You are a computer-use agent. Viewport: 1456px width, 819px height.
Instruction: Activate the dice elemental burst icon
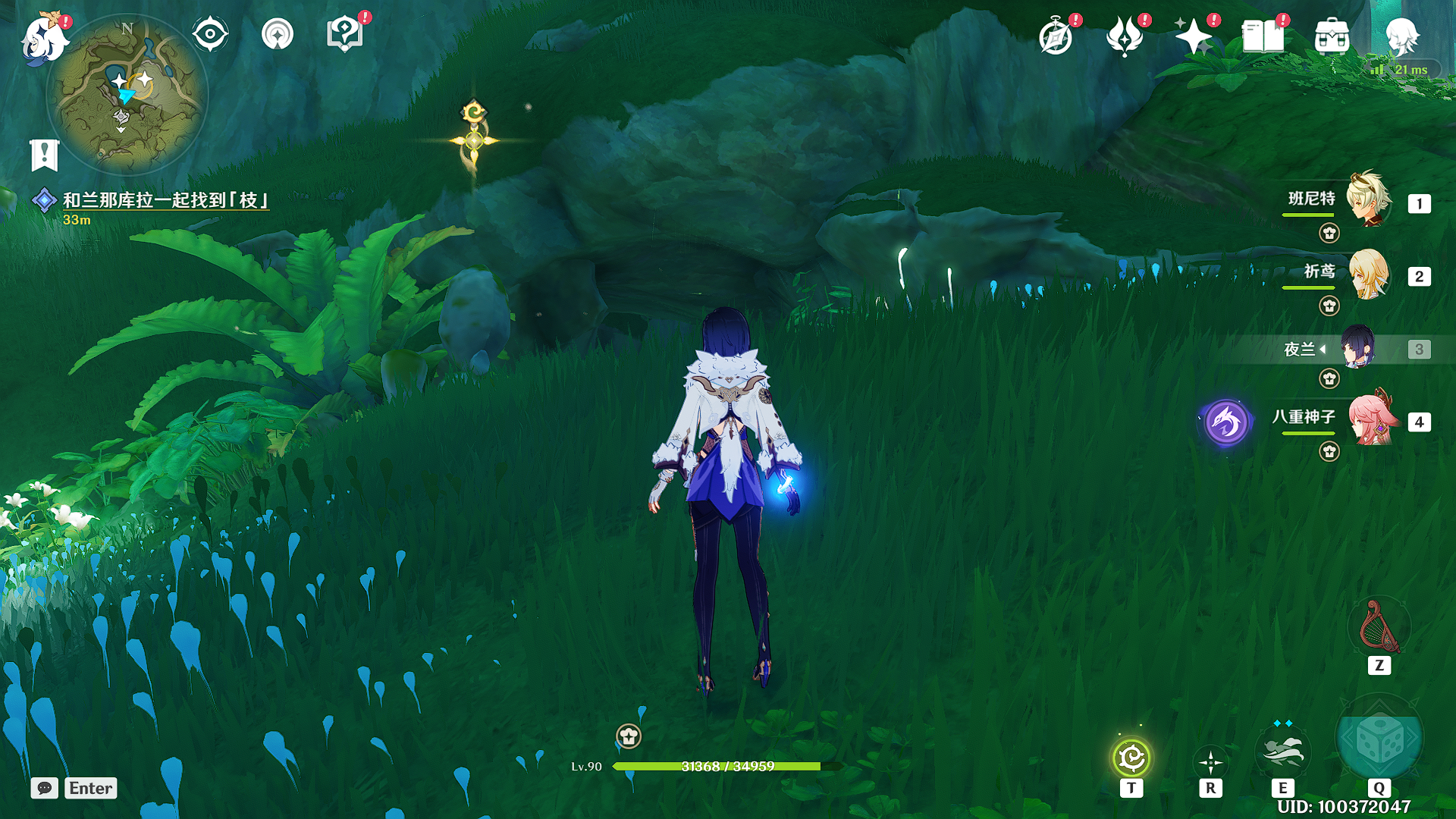[x=1379, y=741]
